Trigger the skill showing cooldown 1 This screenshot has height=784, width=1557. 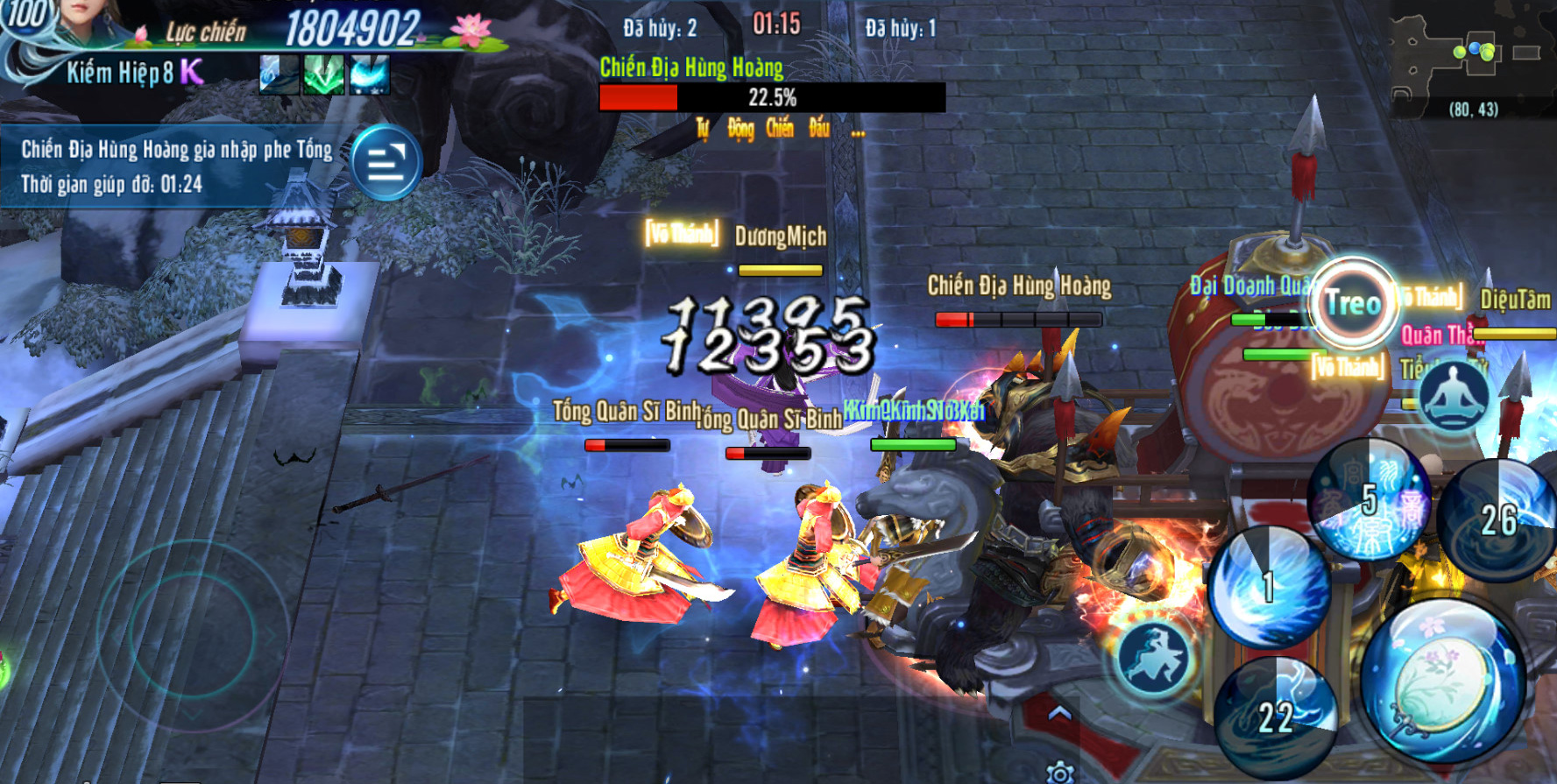tap(1268, 587)
